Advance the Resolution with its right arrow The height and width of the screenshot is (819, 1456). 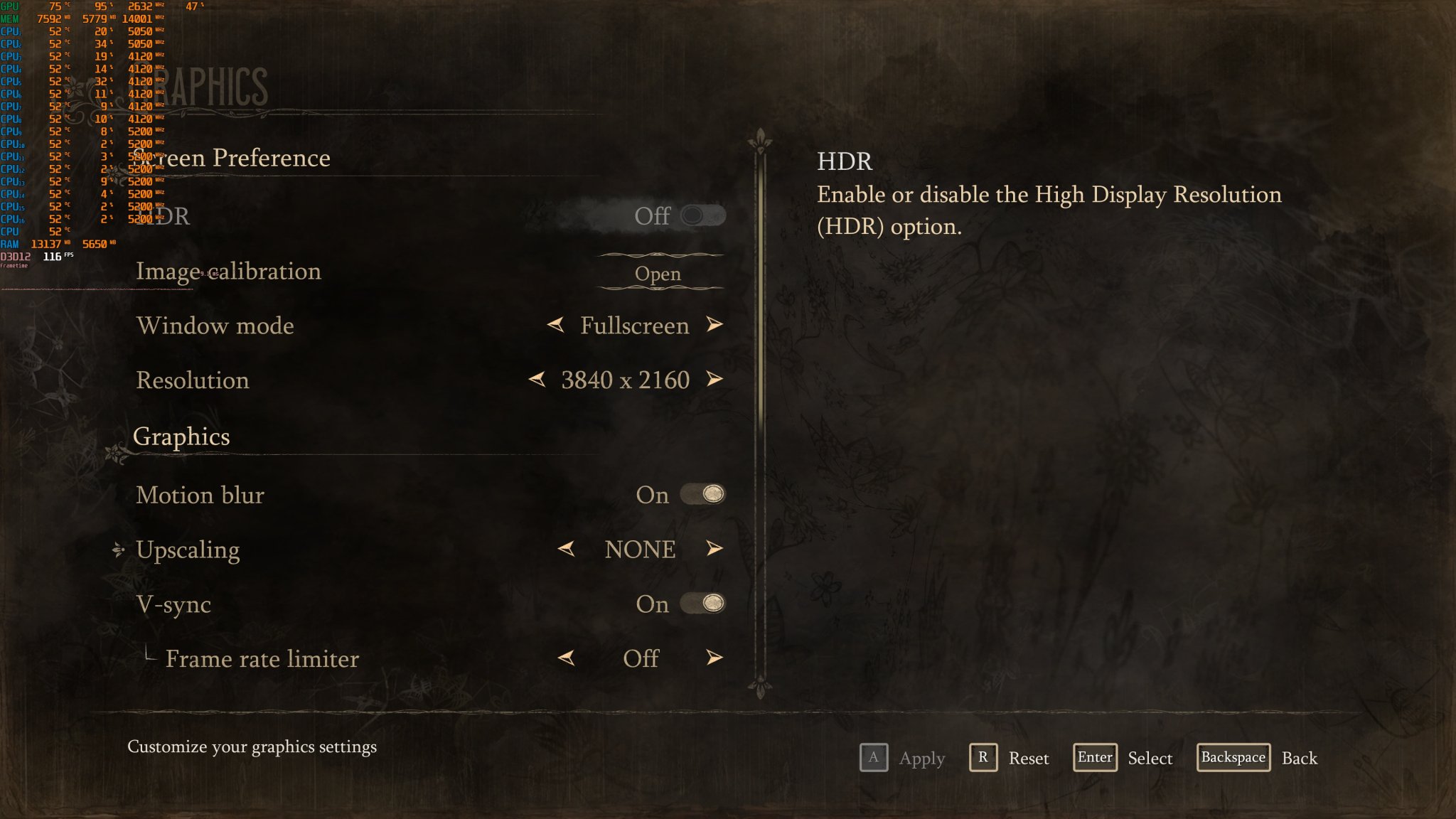[714, 380]
